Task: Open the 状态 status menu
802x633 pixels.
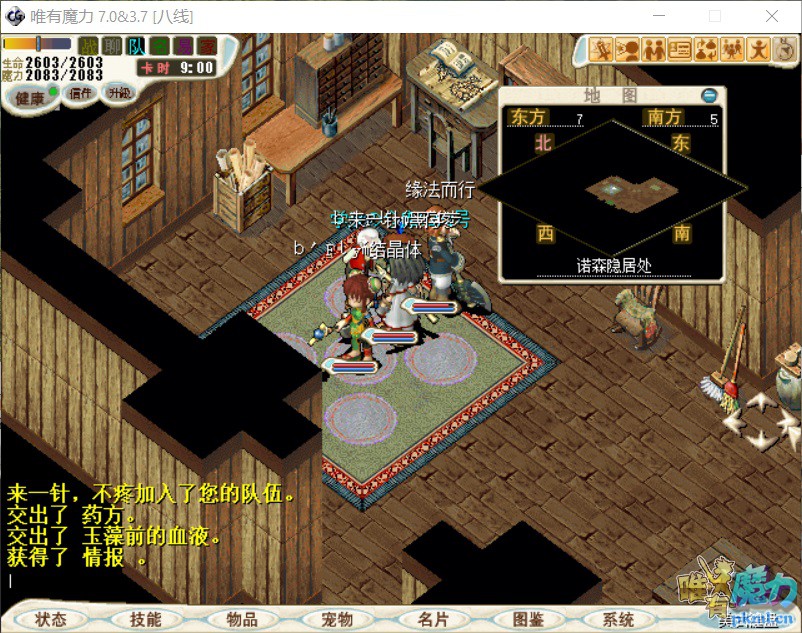Action: click(x=51, y=619)
